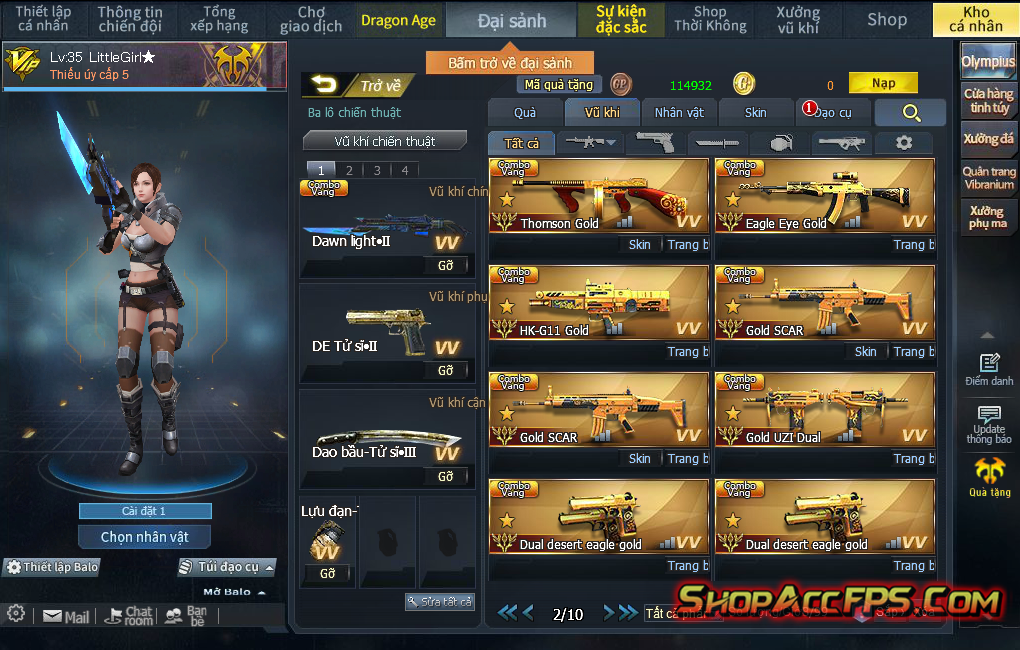This screenshot has width=1020, height=650.
Task: Select the Eagle Eye Gold weapon
Action: [x=824, y=195]
